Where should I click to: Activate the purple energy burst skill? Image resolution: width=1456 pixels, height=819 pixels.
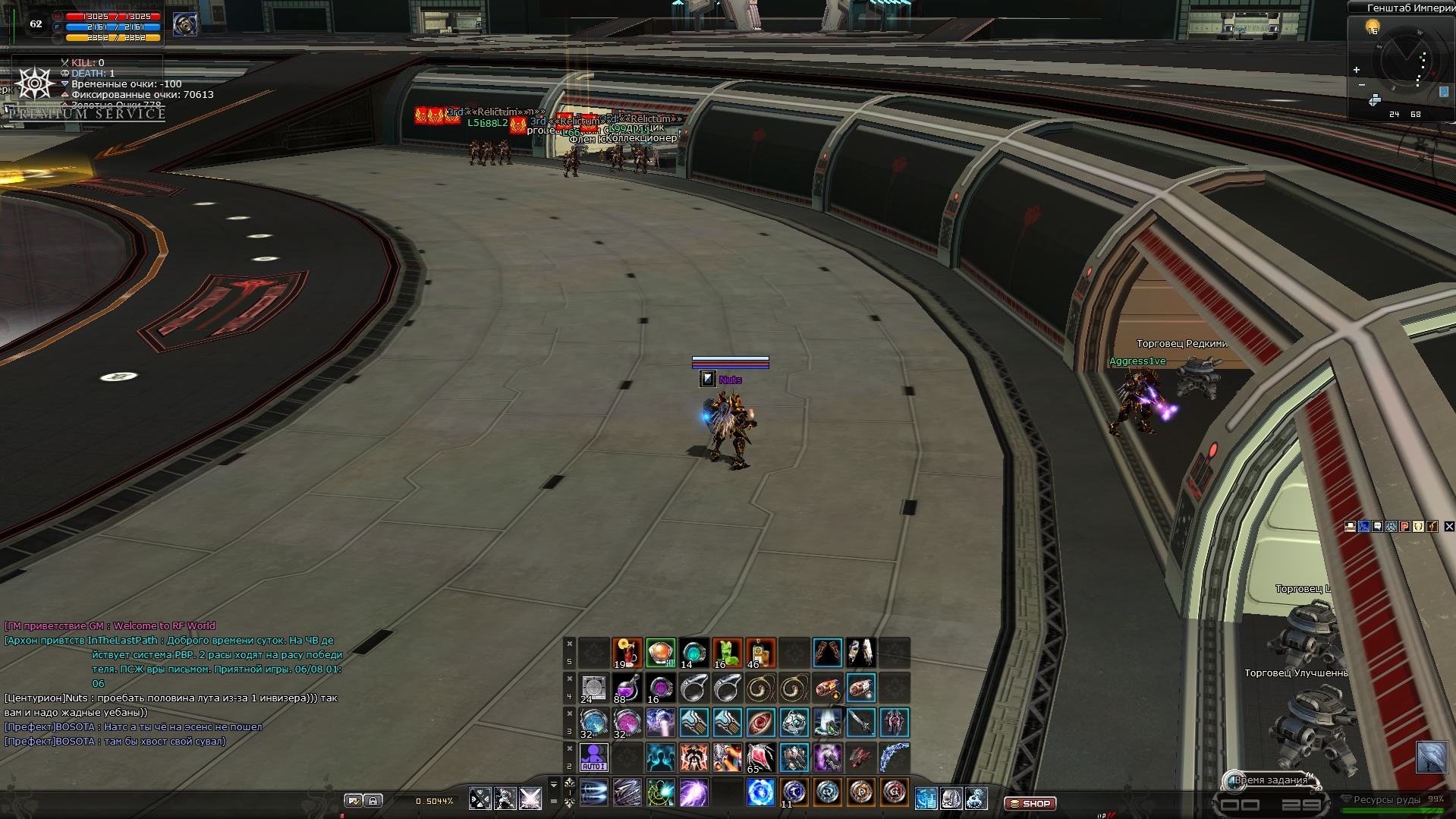pyautogui.click(x=693, y=793)
